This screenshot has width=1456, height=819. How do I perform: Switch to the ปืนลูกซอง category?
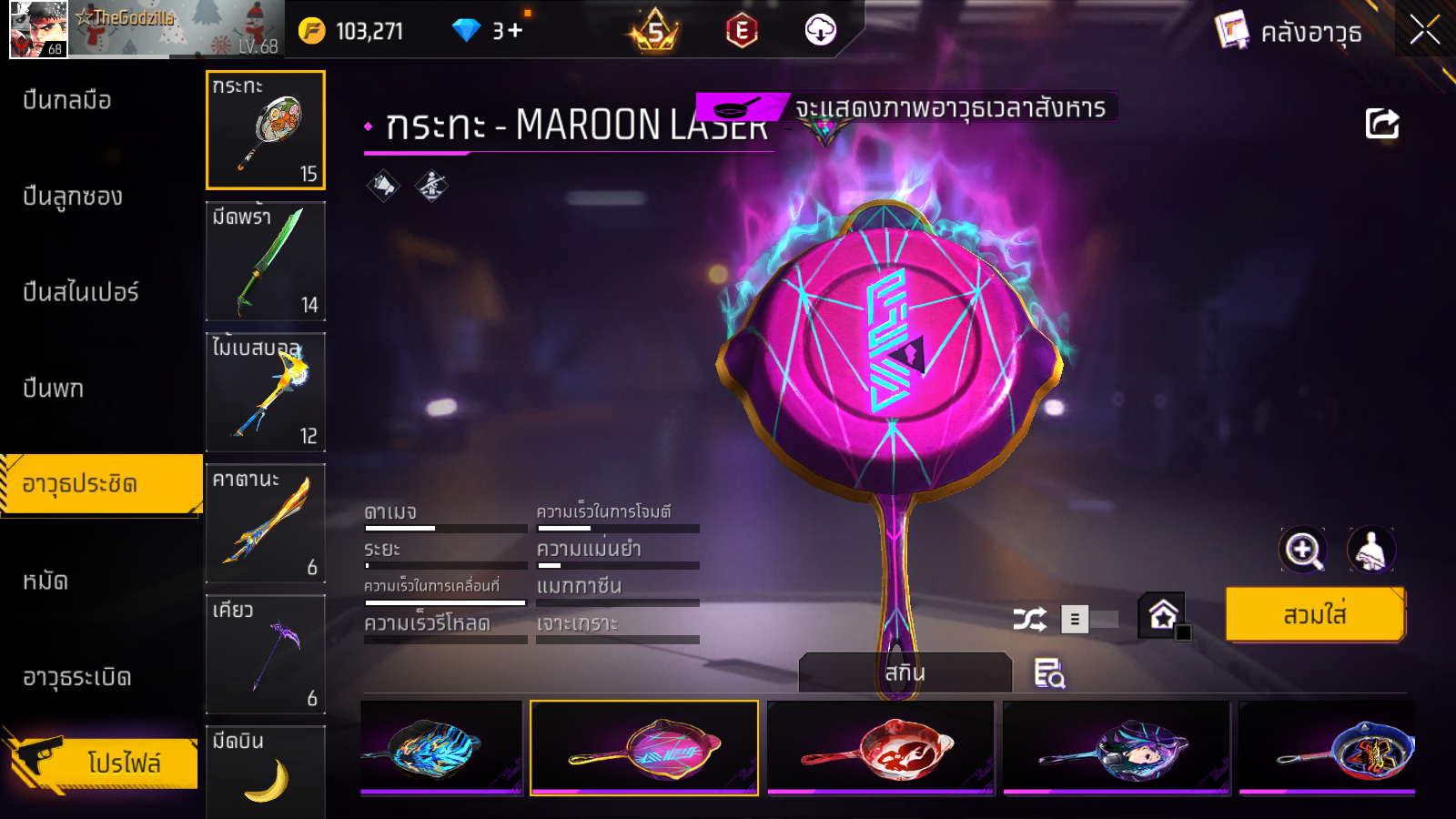73,197
